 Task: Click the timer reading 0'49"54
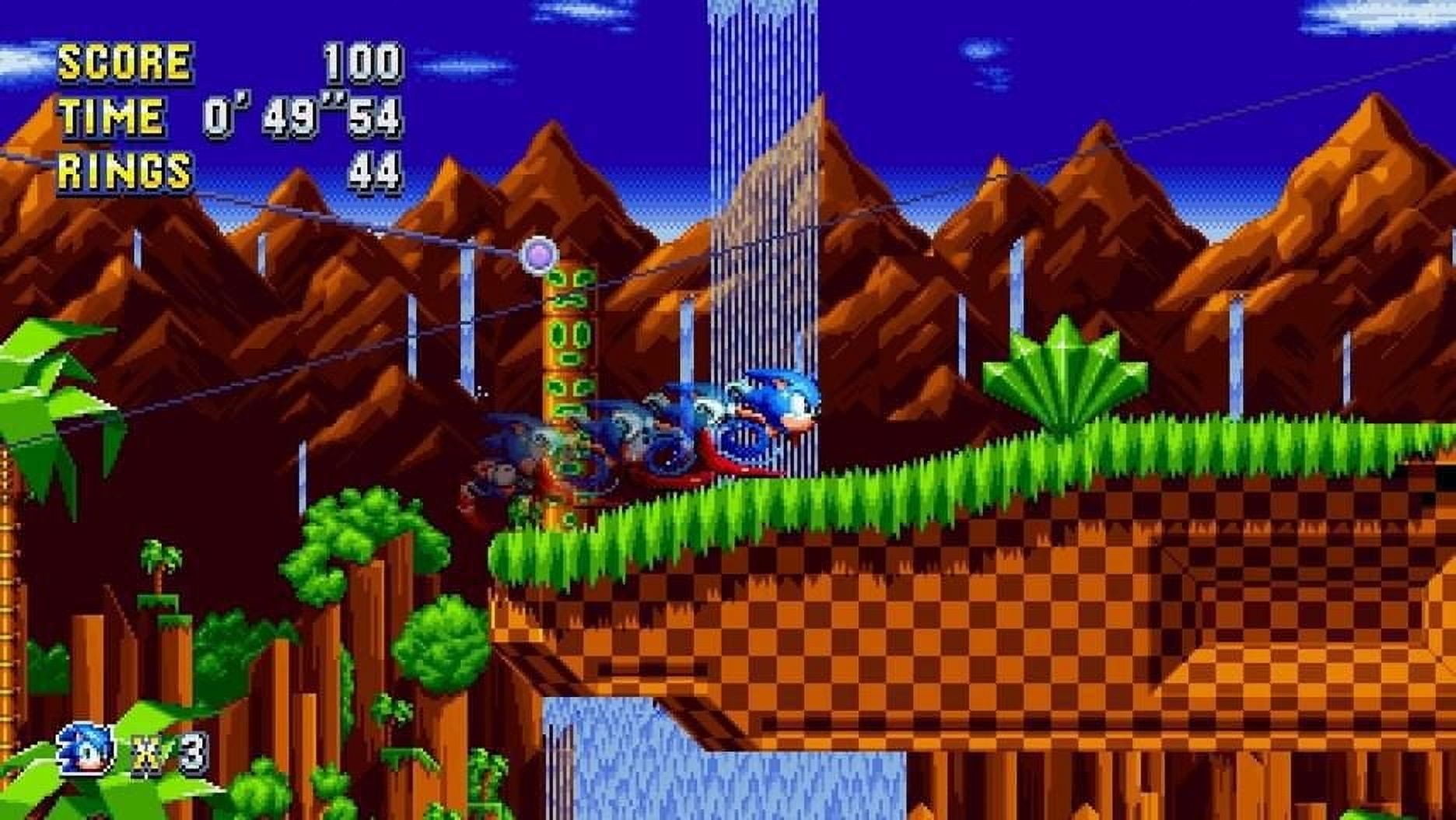point(303,117)
